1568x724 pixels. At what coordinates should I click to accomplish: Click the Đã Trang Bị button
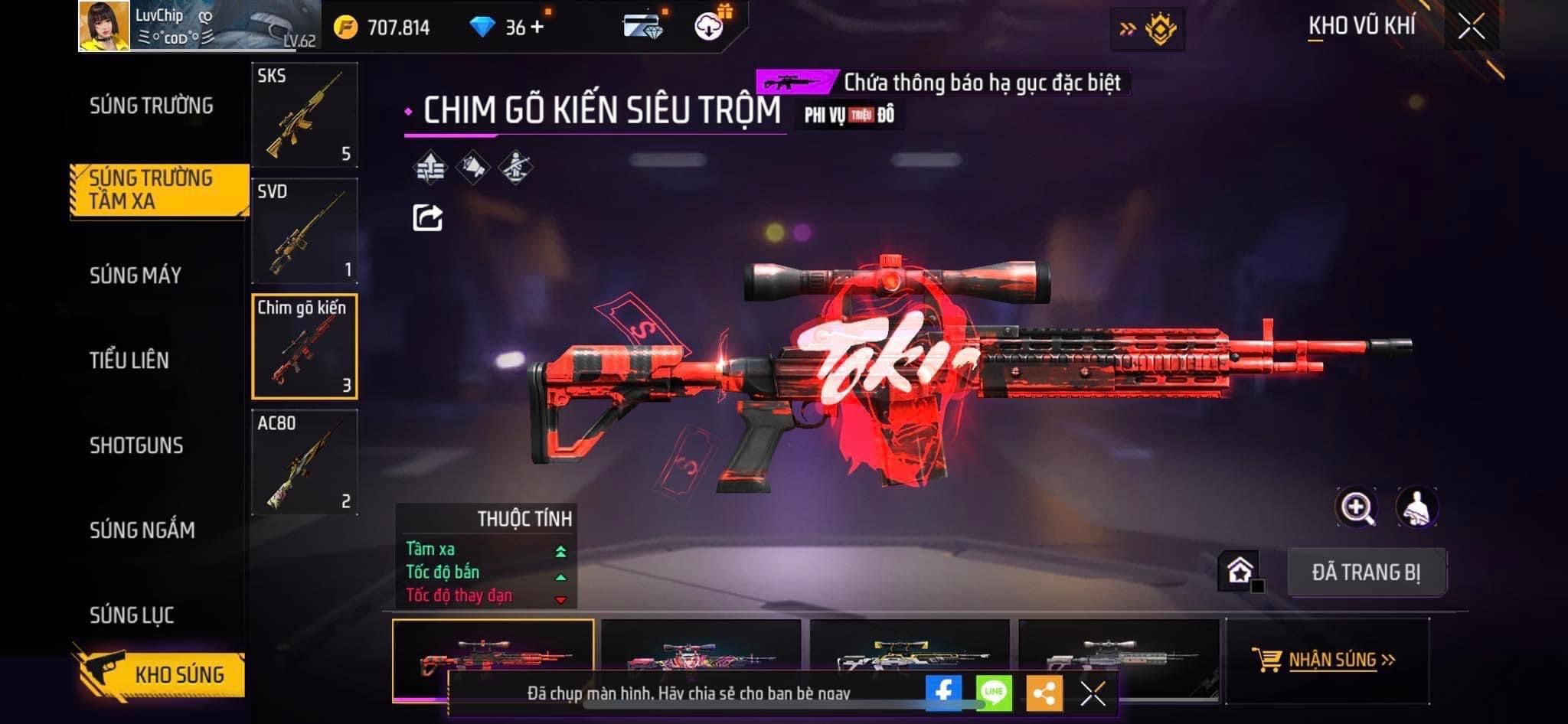(x=1366, y=572)
